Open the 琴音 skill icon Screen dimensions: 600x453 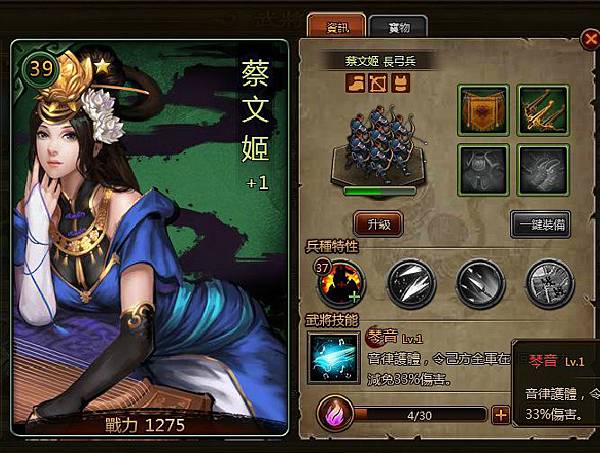pyautogui.click(x=334, y=357)
